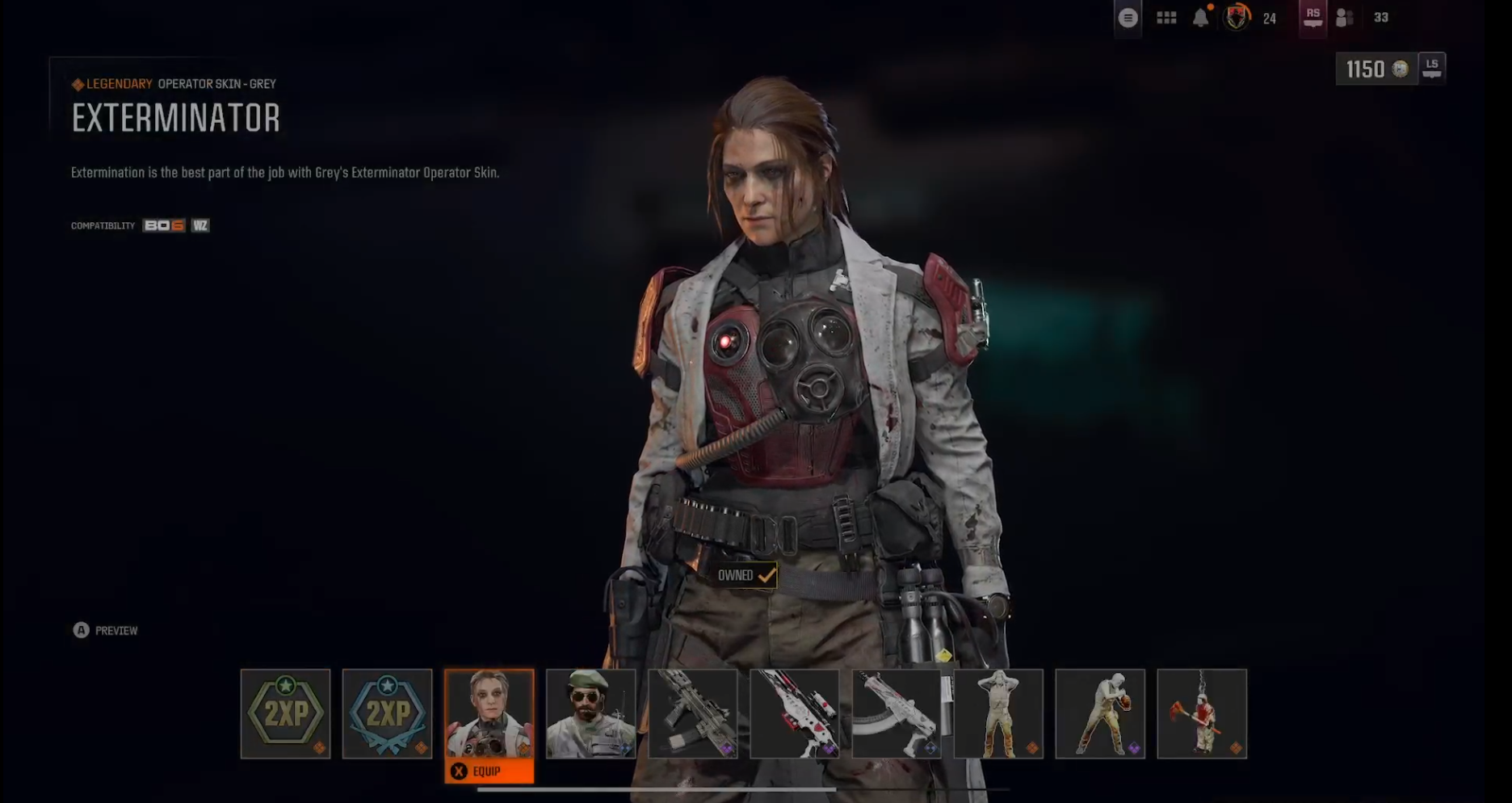Open notifications via the bell icon
This screenshot has height=803, width=1512.
[1200, 17]
